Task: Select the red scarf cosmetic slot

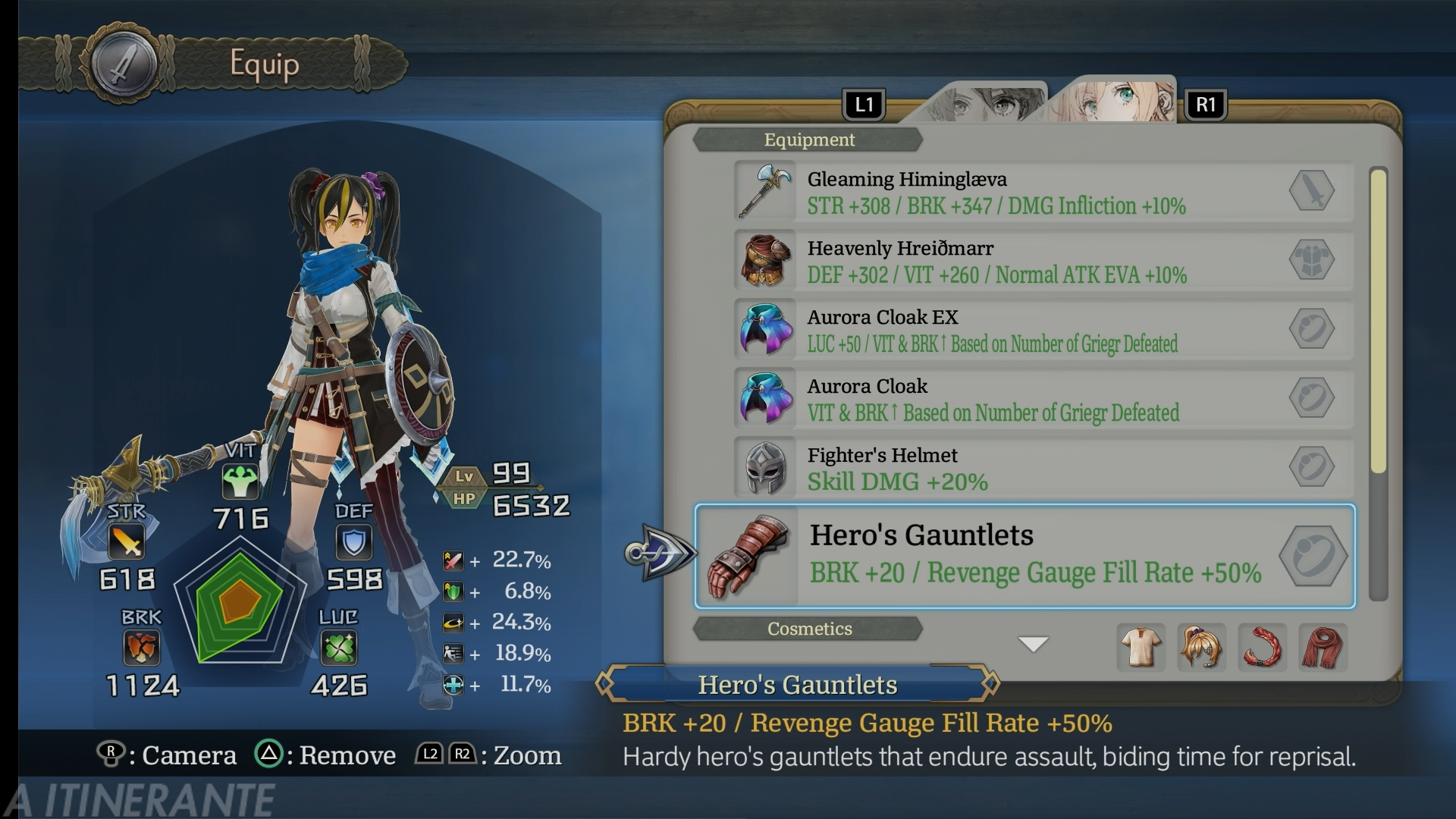Action: tap(1323, 647)
